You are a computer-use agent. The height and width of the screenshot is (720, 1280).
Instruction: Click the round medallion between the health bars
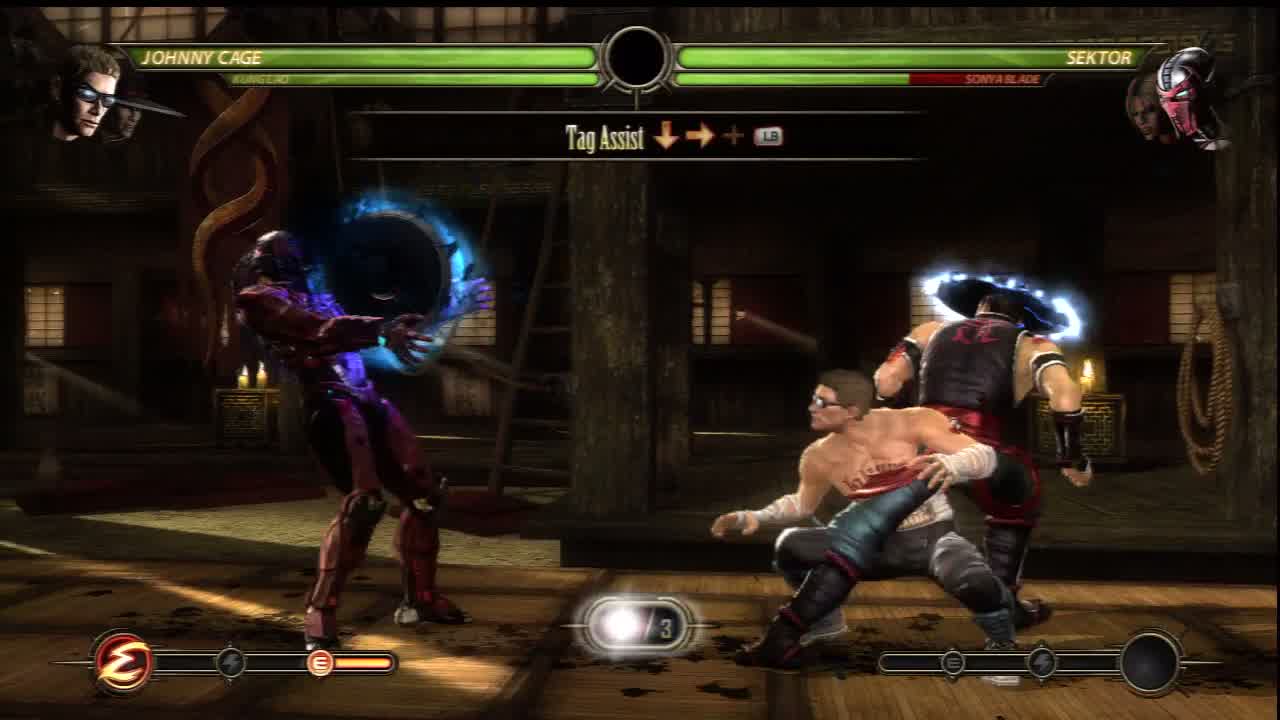pyautogui.click(x=637, y=58)
